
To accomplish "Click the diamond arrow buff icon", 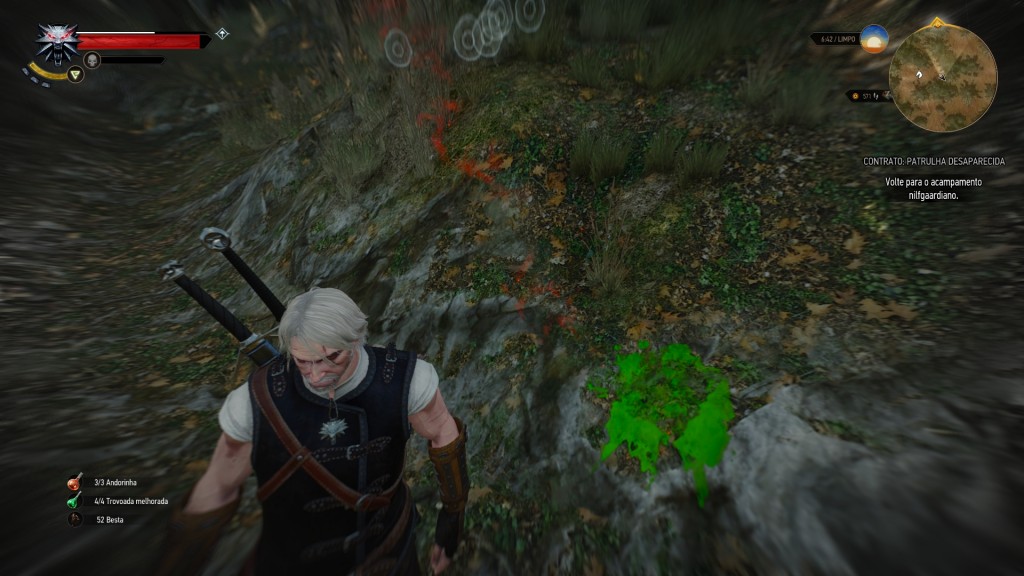I will (222, 33).
